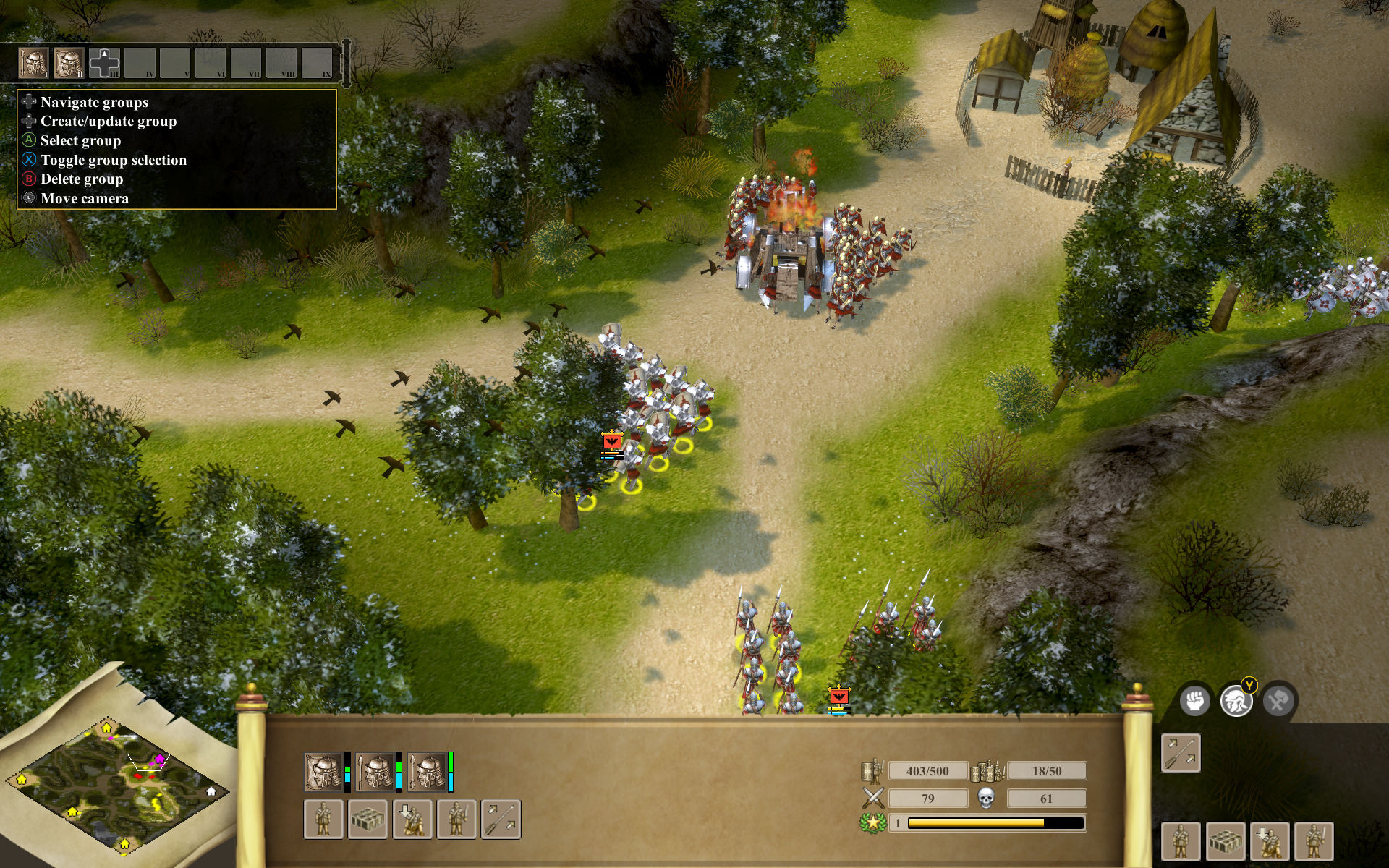This screenshot has width=1389, height=868.
Task: Select the spearman portrait in the squad panel
Action: [375, 772]
